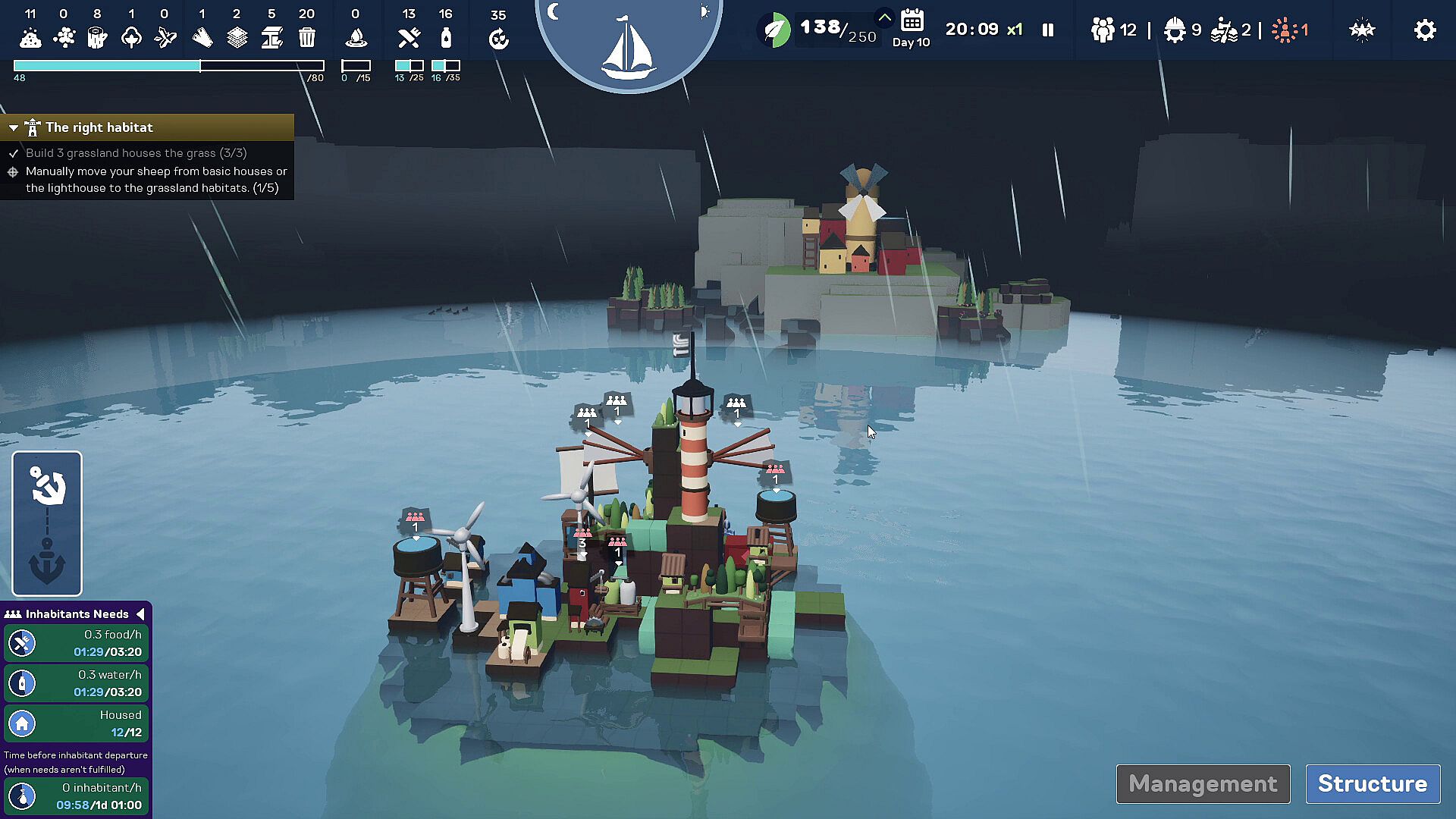The width and height of the screenshot is (1456, 819).
Task: Open the Management panel
Action: (x=1203, y=783)
